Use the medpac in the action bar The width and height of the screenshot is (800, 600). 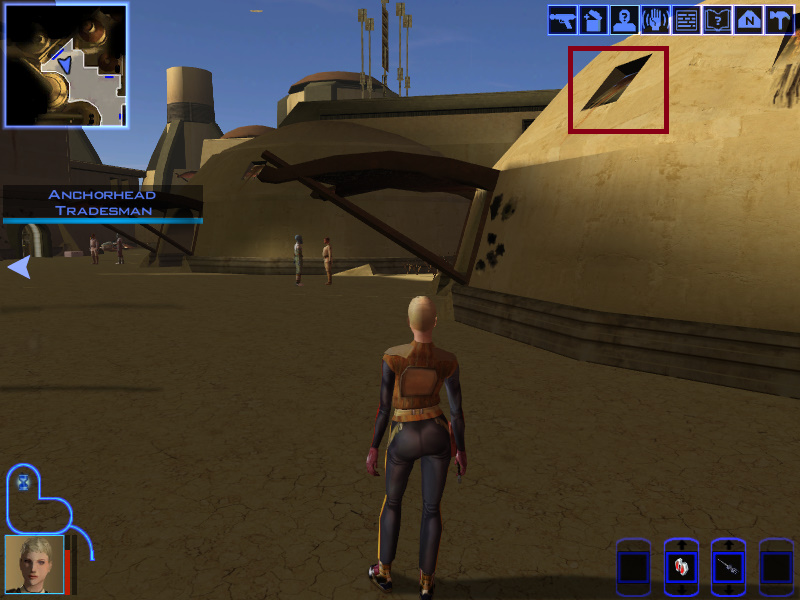(681, 568)
